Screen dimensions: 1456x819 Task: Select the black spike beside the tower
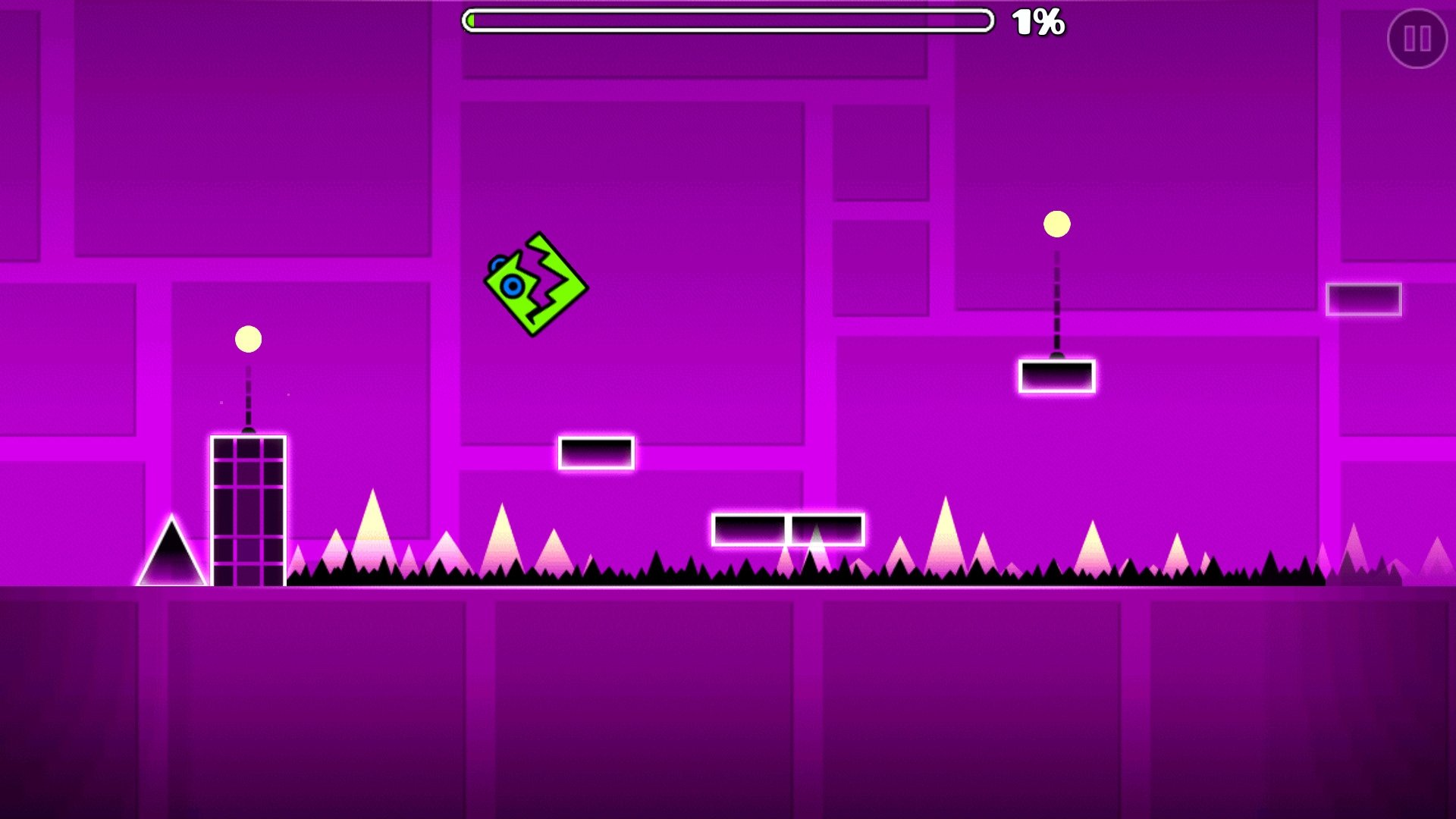173,554
